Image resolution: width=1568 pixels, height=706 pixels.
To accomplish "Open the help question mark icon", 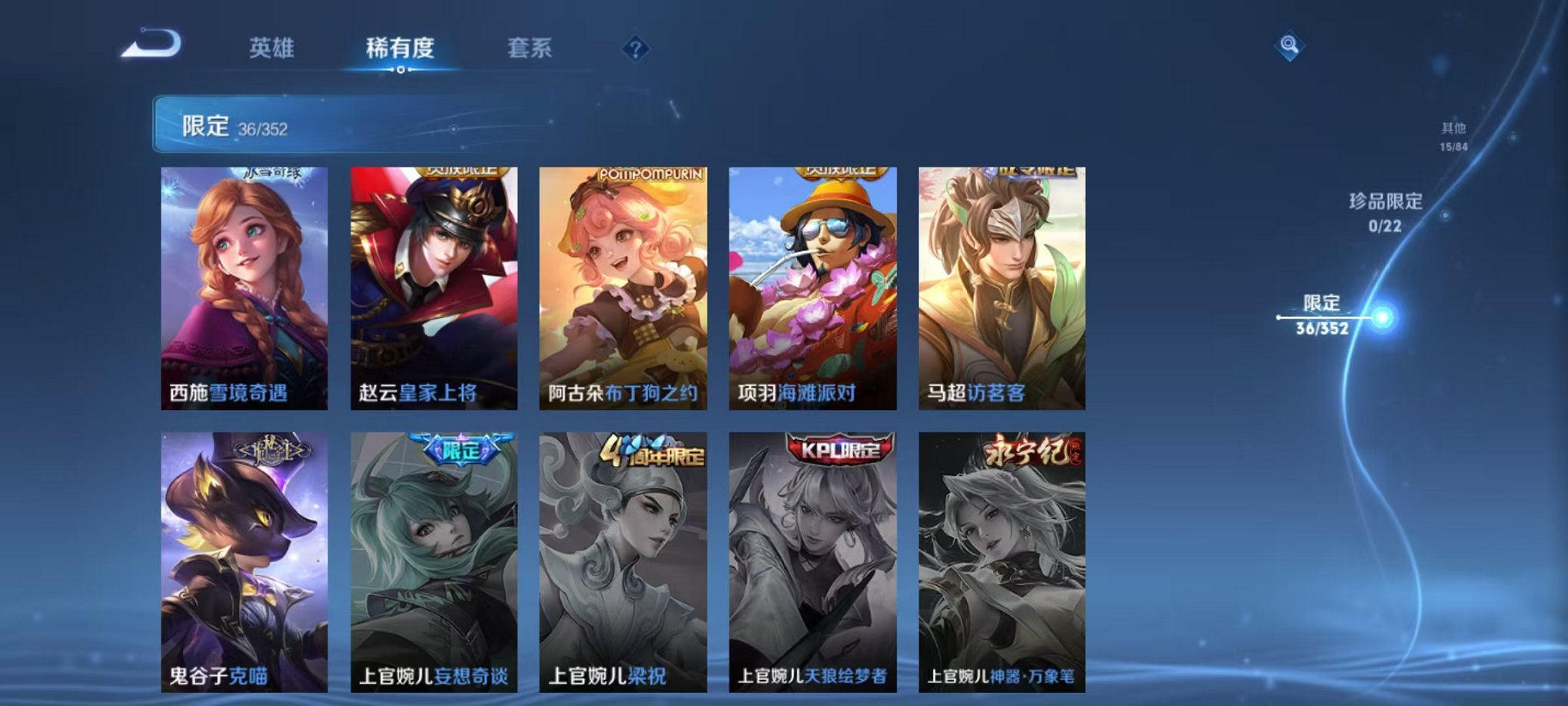I will [x=635, y=48].
